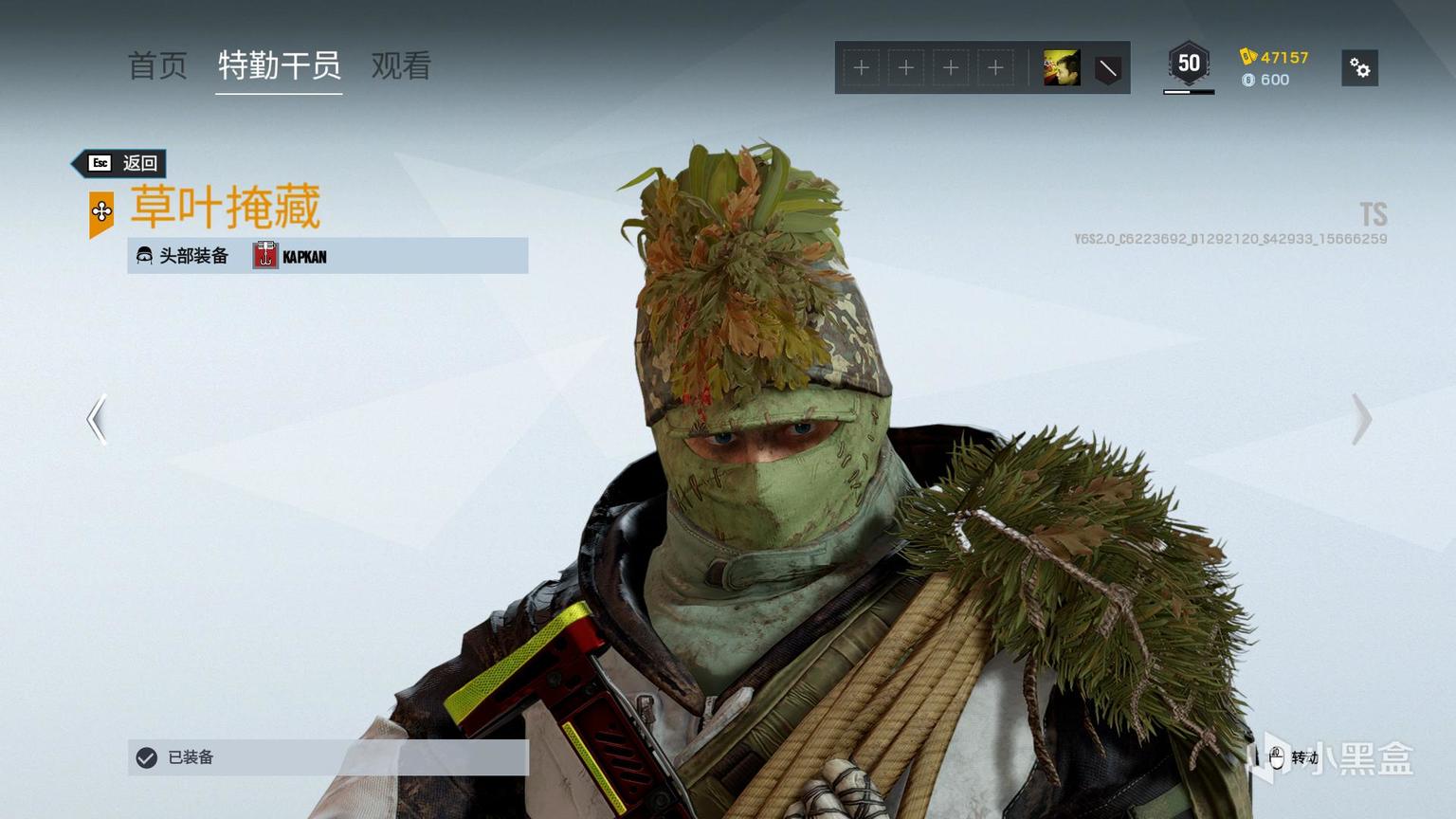Select the 已装备 equipped button
Viewport: 1456px width, 819px height.
pos(327,757)
